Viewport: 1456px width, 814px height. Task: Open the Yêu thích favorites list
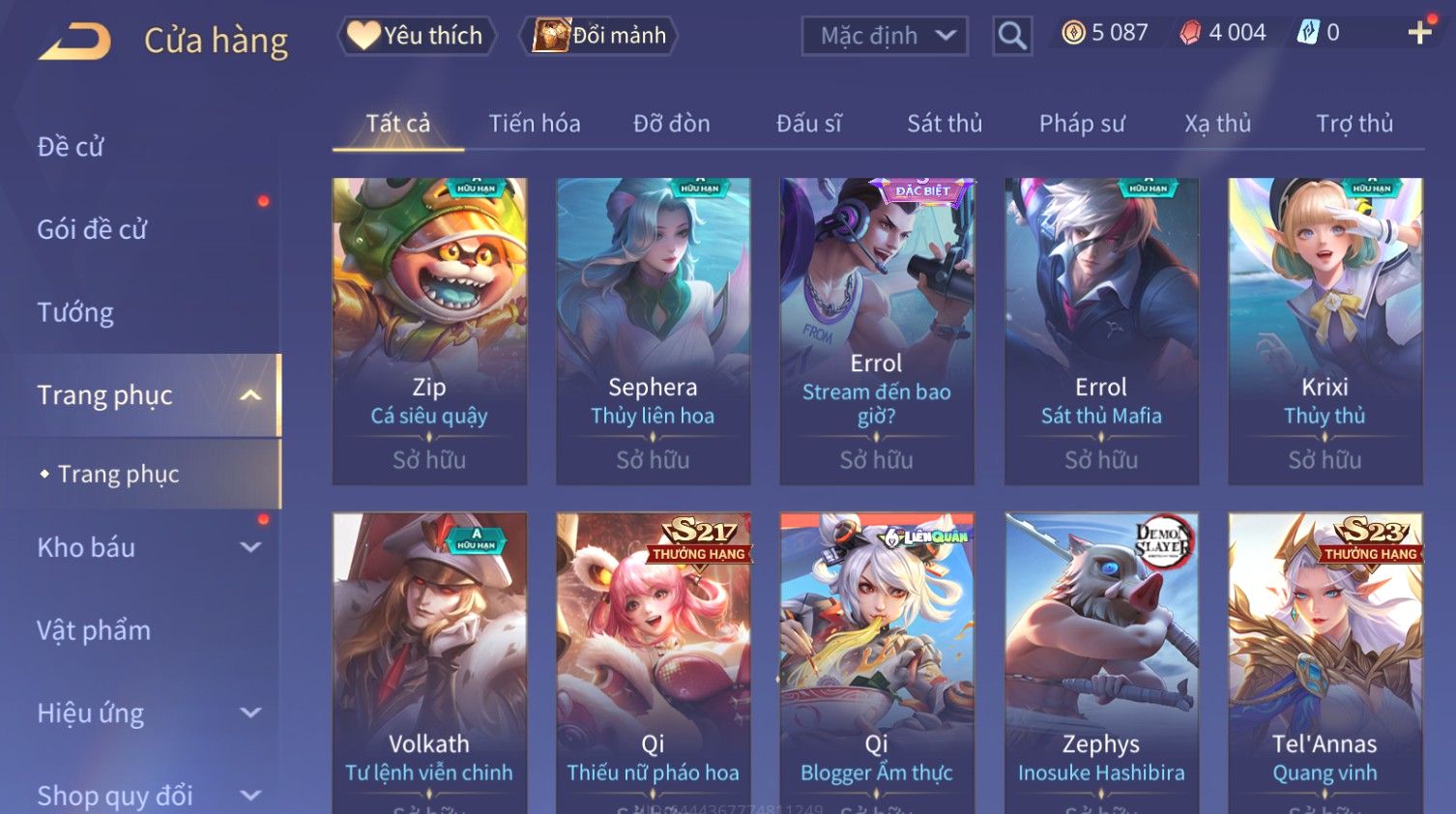(x=417, y=36)
